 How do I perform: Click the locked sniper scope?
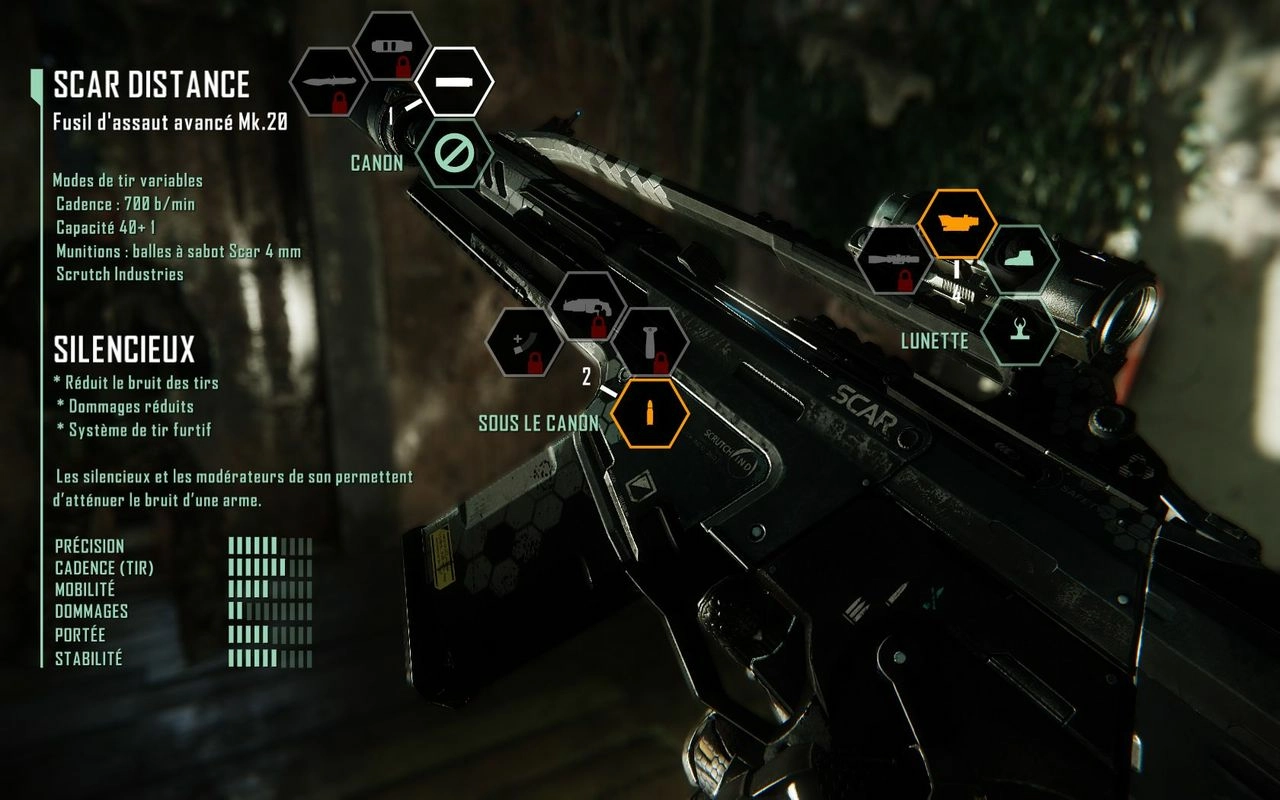(893, 260)
